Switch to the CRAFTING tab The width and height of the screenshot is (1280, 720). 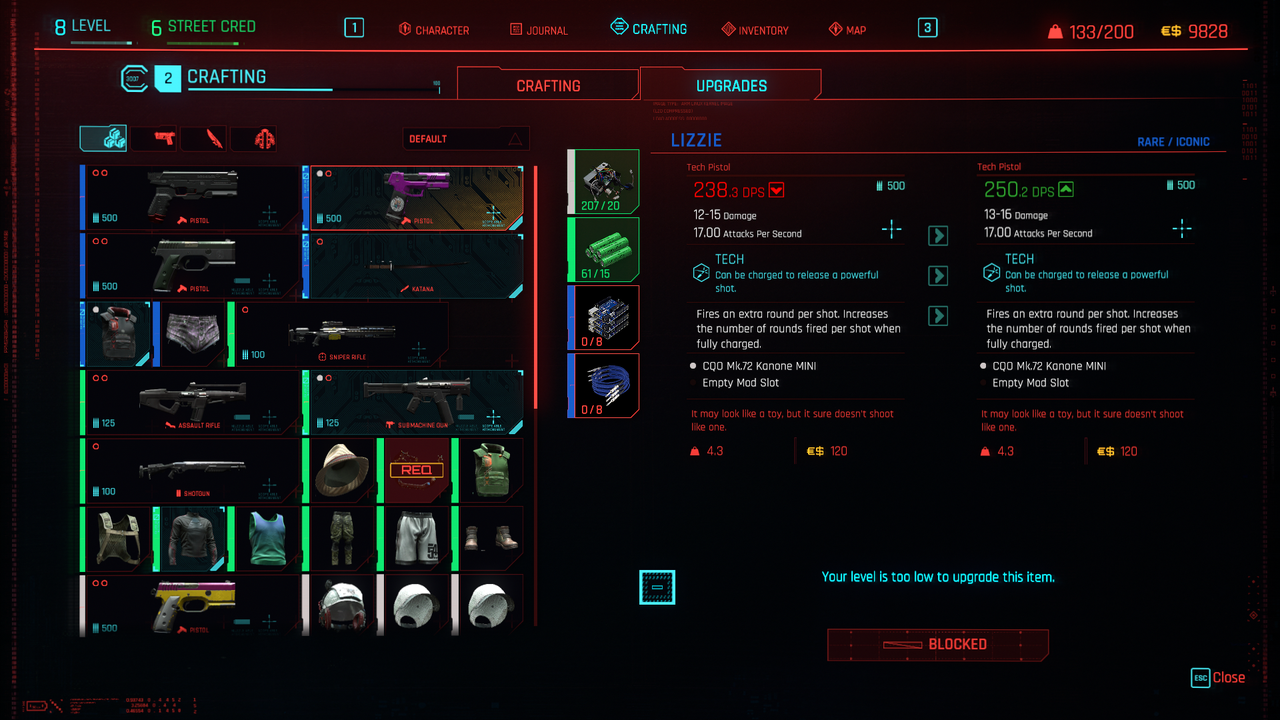tap(548, 84)
